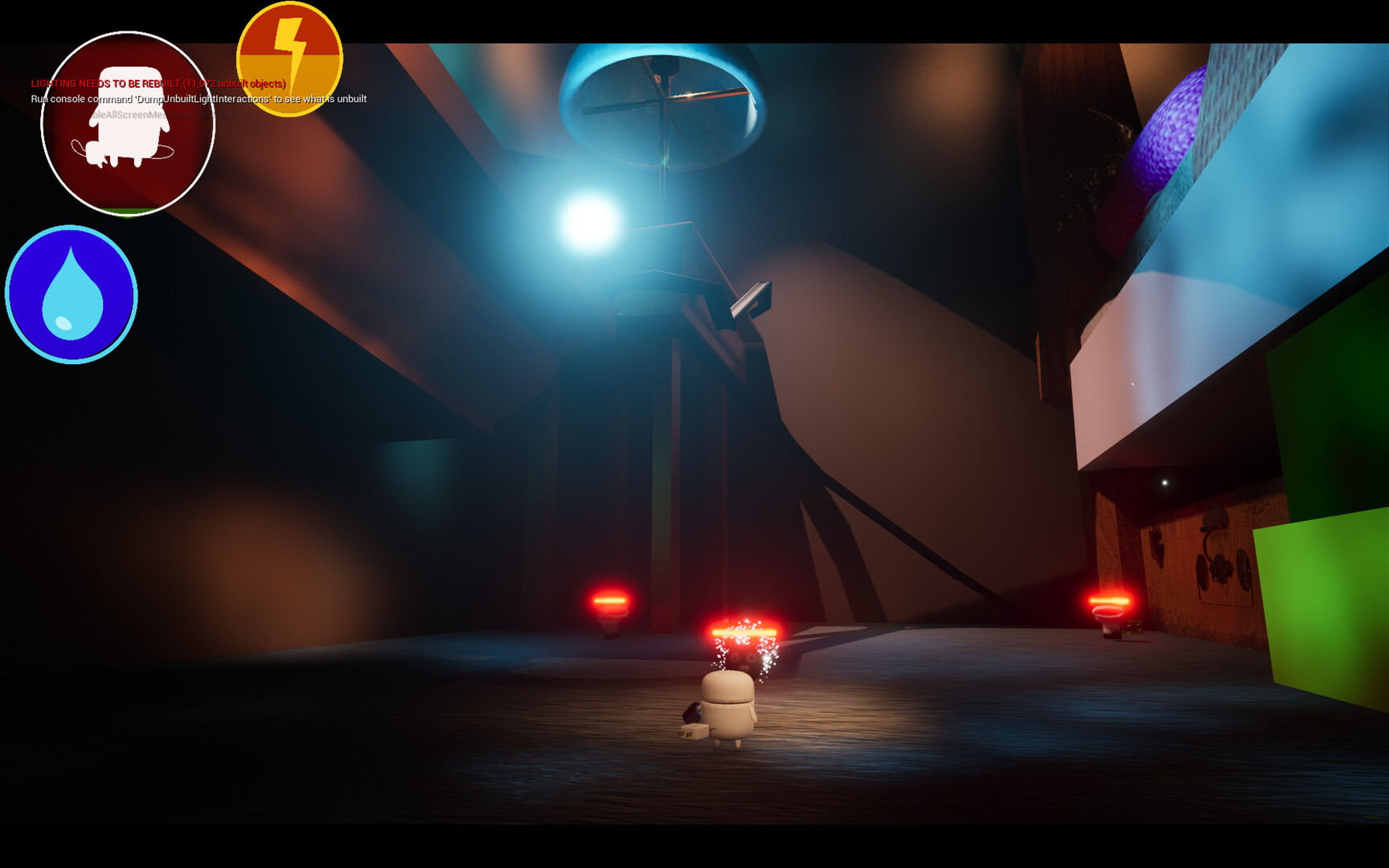Screen dimensions: 1389x868
Task: Click the '(11,072 unbuilt objects)' counter text
Action: click(236, 83)
